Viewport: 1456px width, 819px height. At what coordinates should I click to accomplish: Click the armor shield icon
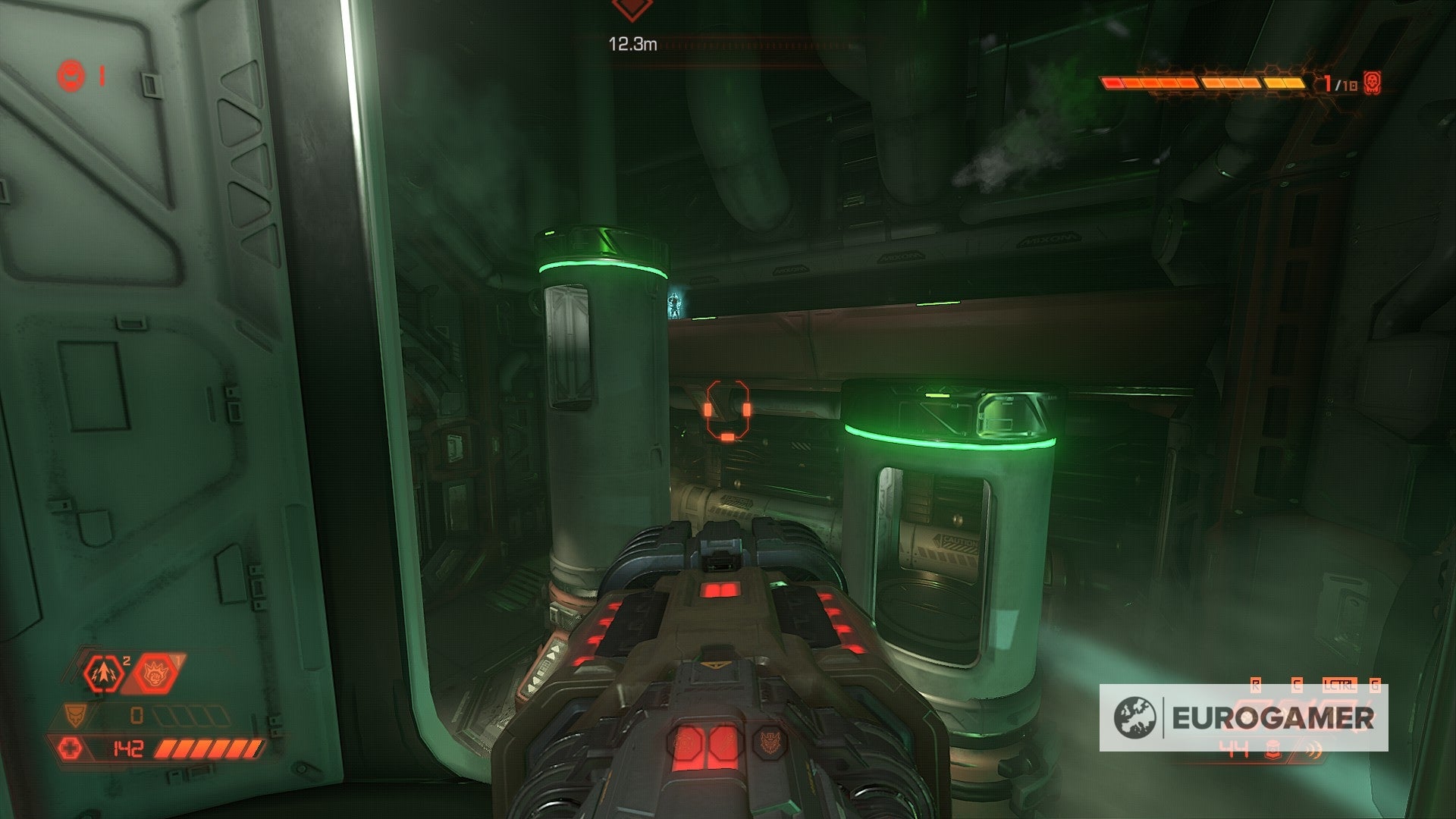tap(75, 714)
